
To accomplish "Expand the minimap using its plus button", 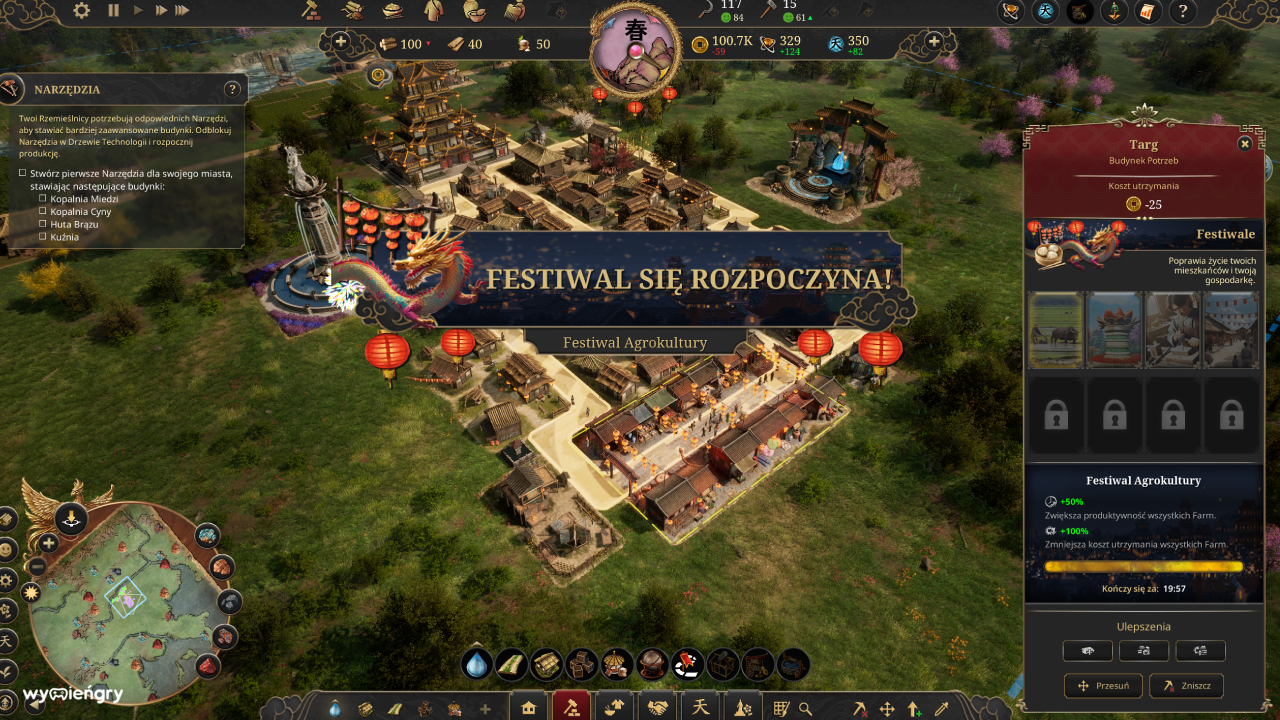I will (x=49, y=543).
